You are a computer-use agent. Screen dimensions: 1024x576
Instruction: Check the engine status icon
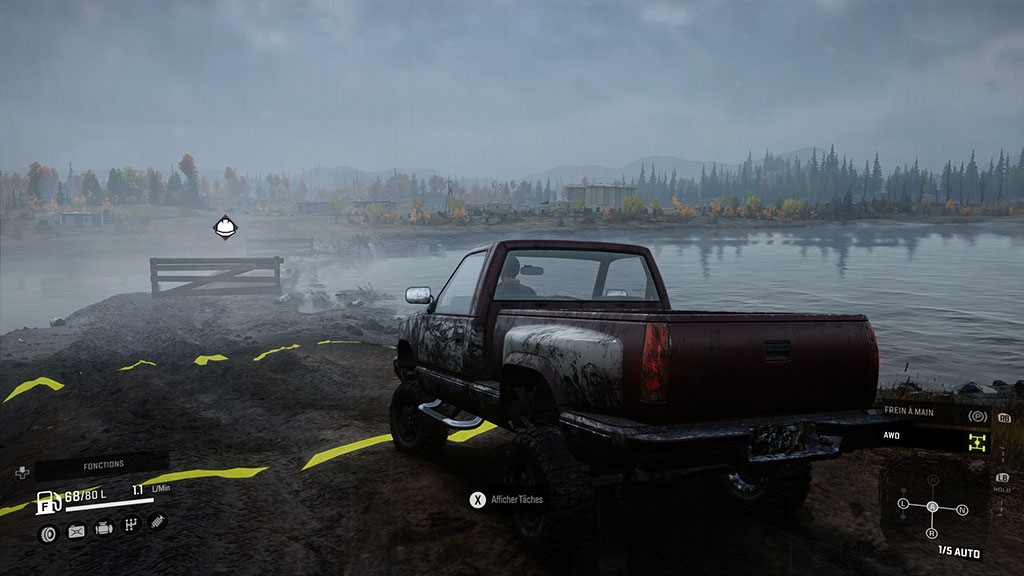(x=103, y=528)
